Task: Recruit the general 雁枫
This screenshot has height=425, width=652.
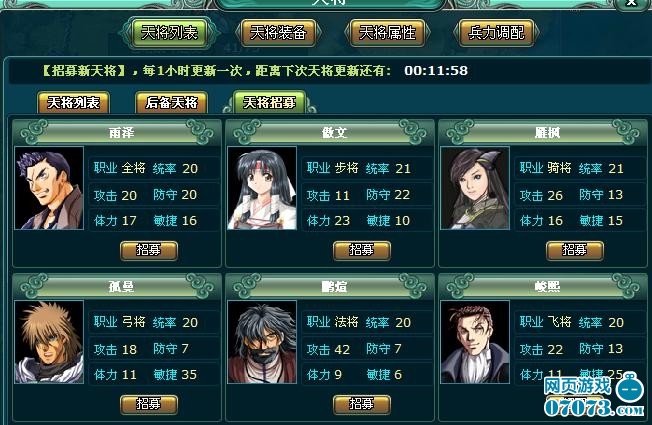Action: click(575, 249)
